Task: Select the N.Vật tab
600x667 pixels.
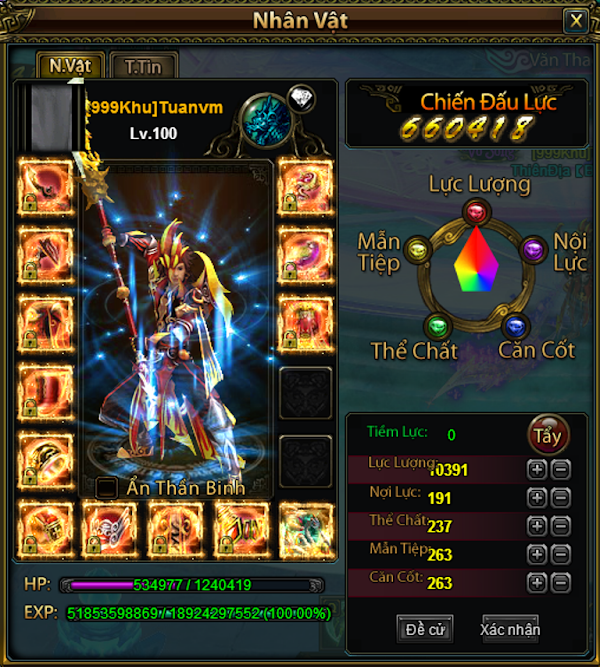Action: (x=71, y=66)
